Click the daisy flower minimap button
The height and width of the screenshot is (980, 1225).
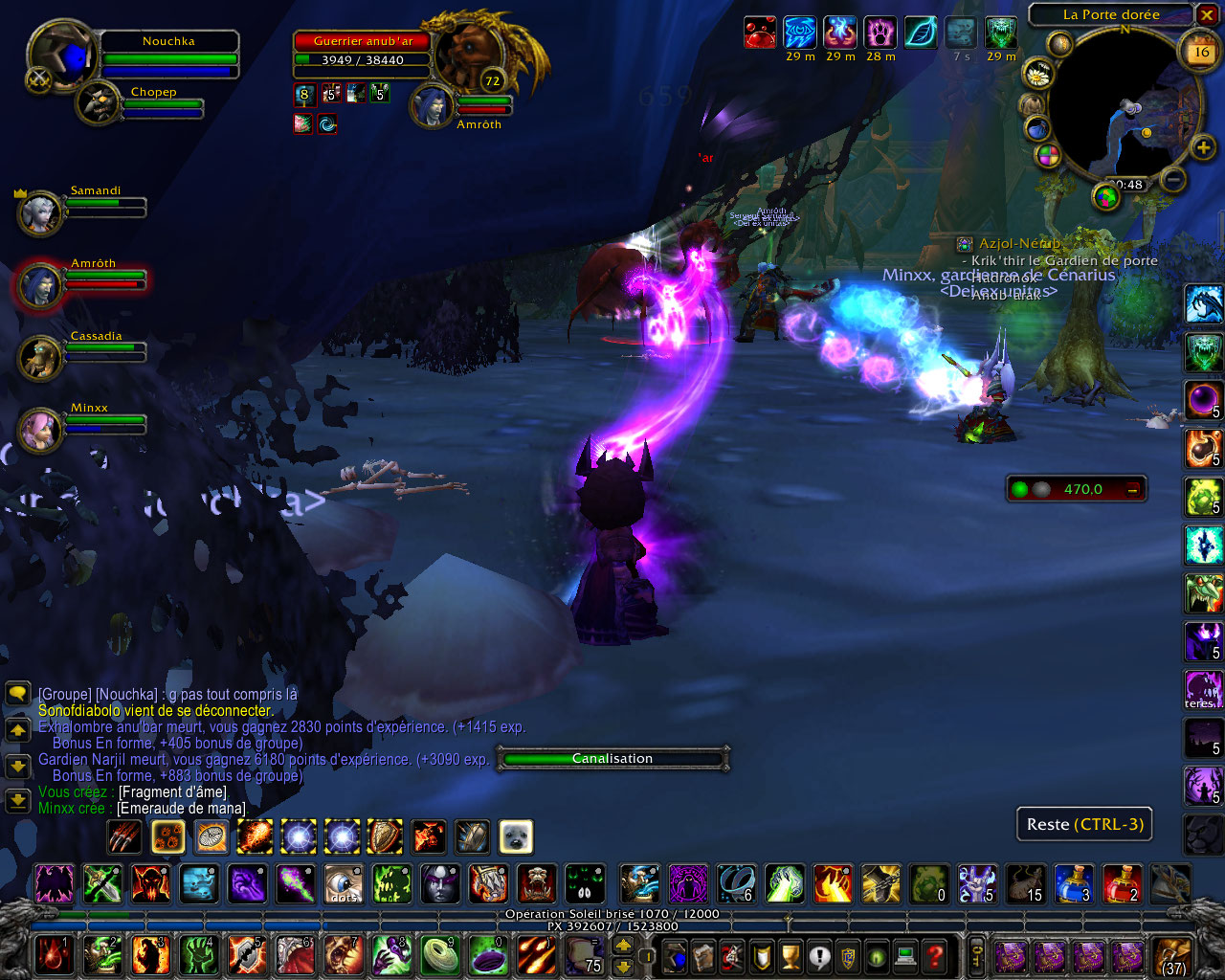[x=1037, y=73]
